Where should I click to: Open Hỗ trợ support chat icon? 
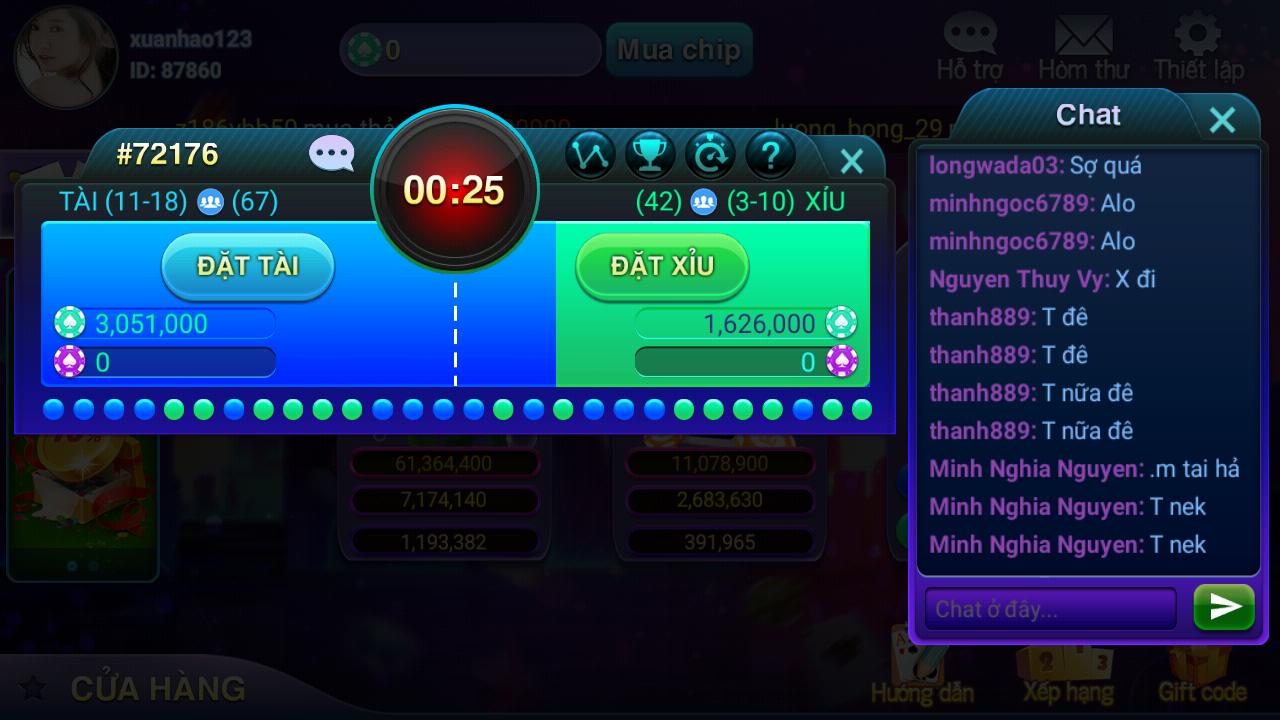coord(969,35)
